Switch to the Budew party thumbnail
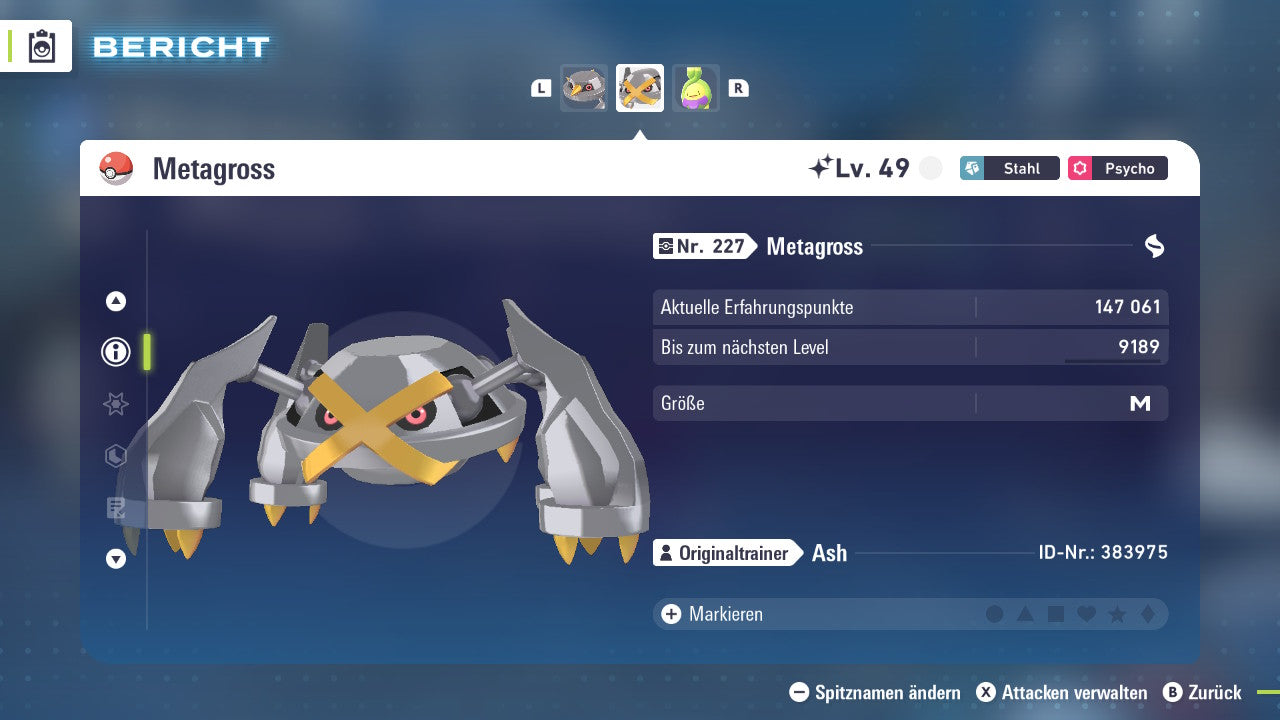The width and height of the screenshot is (1280, 720). pos(696,88)
